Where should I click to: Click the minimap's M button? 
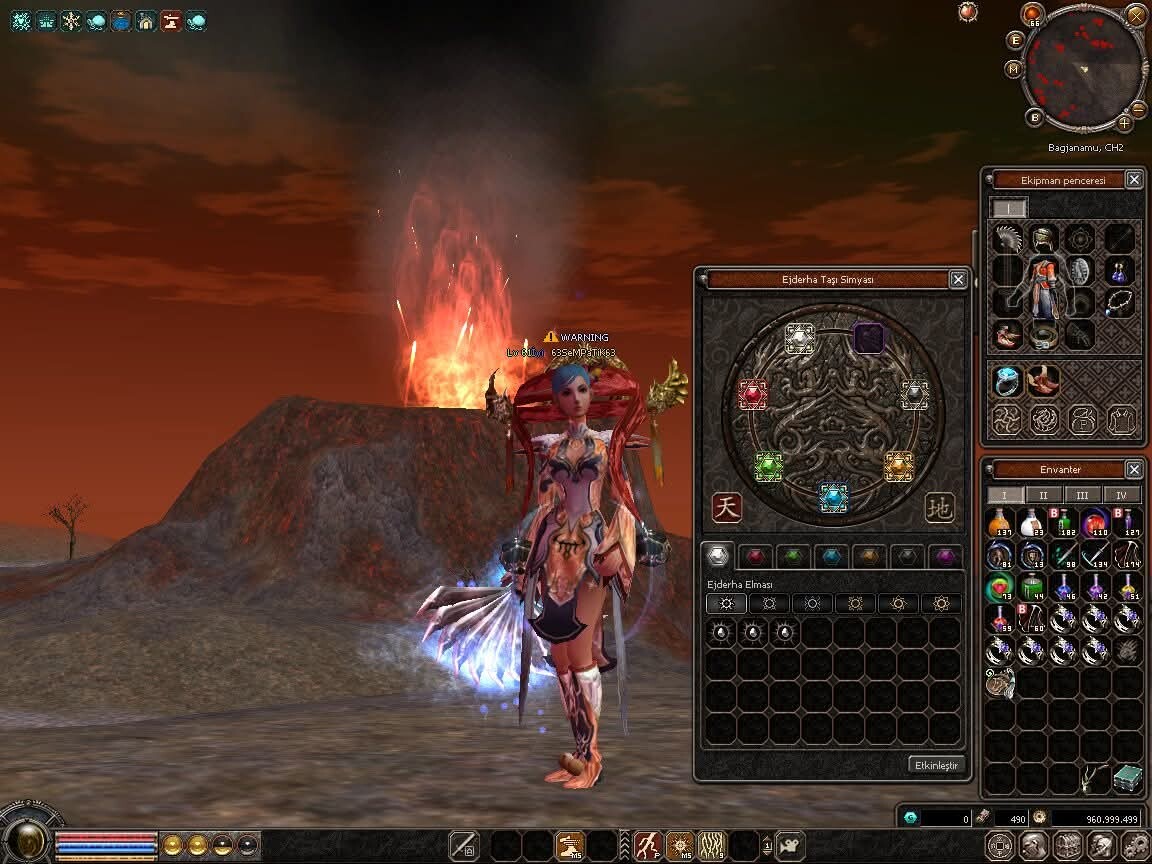[x=1013, y=69]
